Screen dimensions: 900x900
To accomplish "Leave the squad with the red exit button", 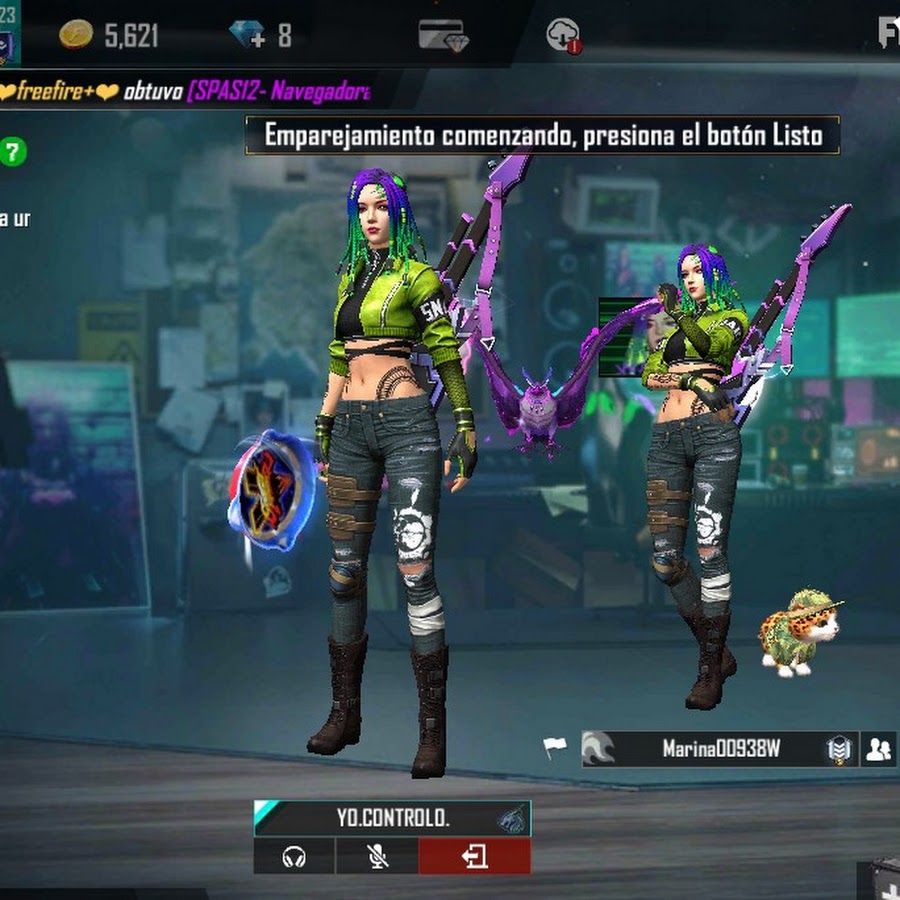I will pos(474,857).
